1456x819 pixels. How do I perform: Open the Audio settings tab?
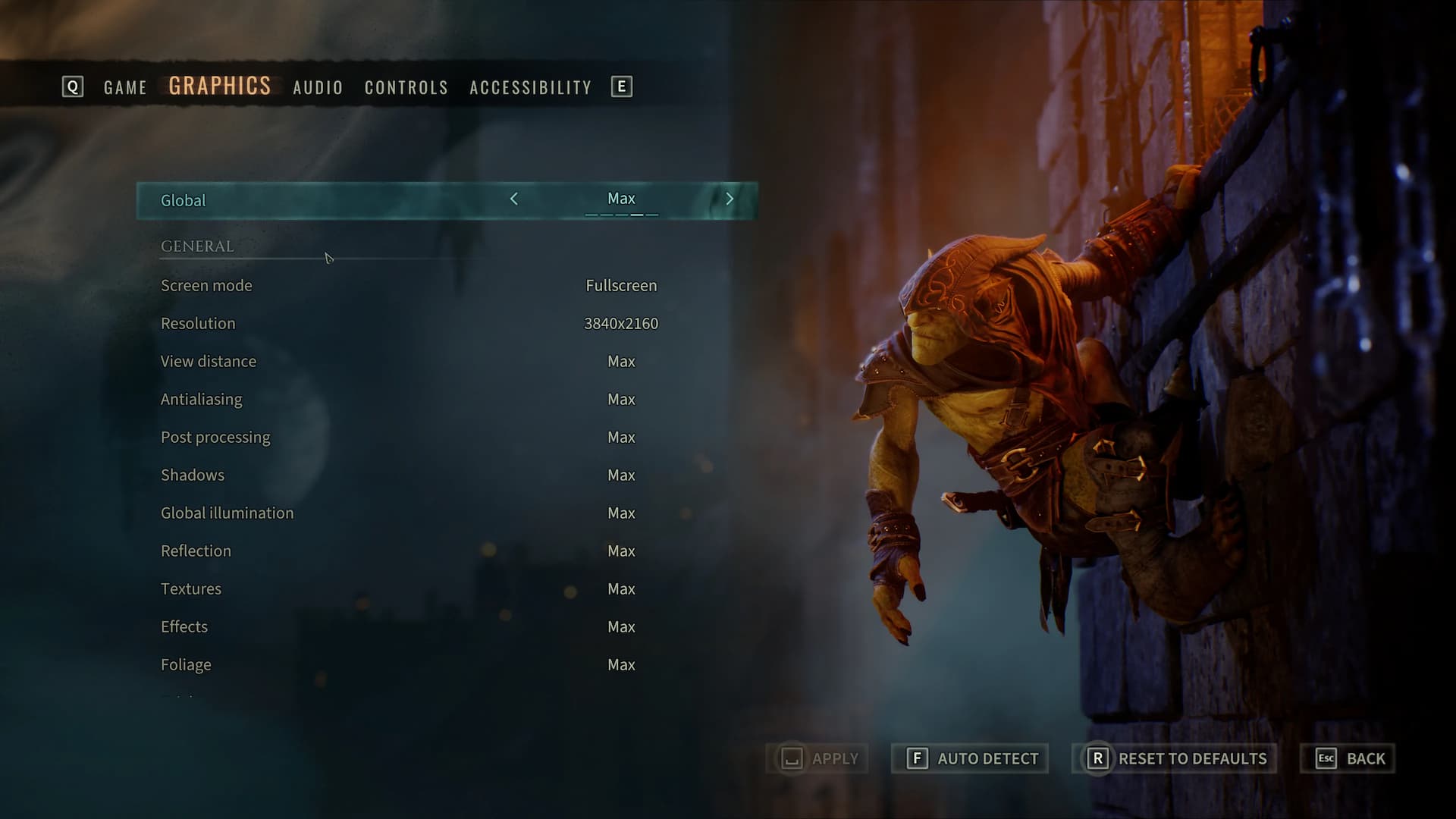pos(318,87)
